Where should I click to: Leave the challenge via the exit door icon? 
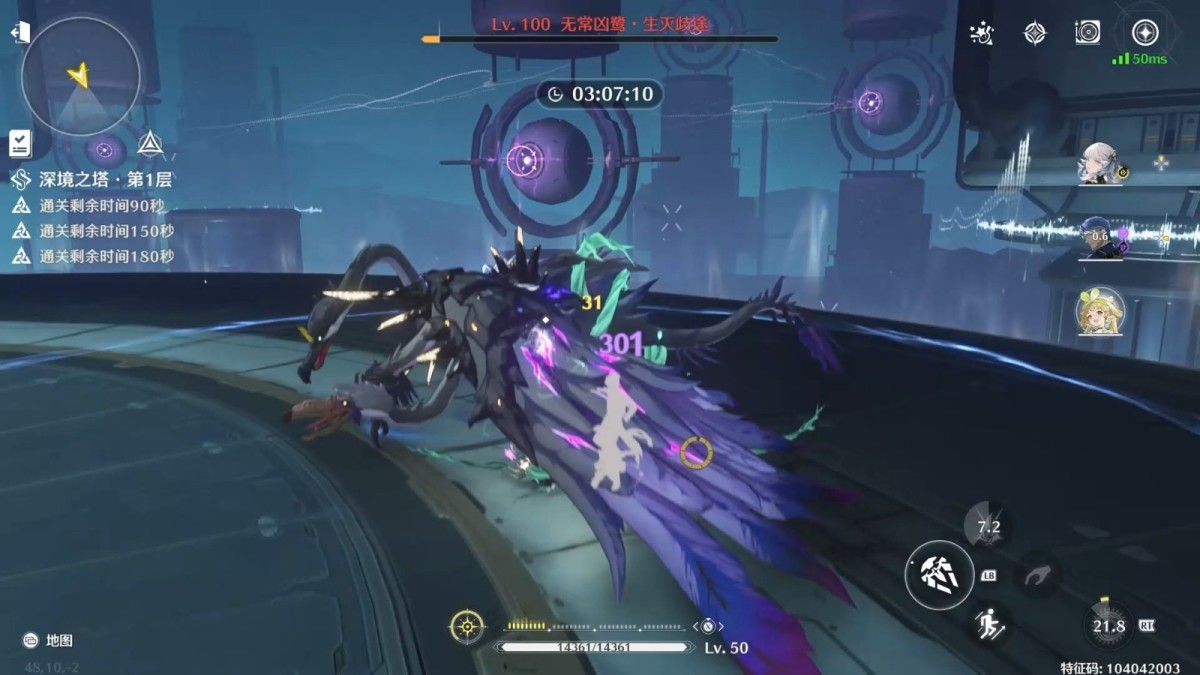[x=20, y=33]
